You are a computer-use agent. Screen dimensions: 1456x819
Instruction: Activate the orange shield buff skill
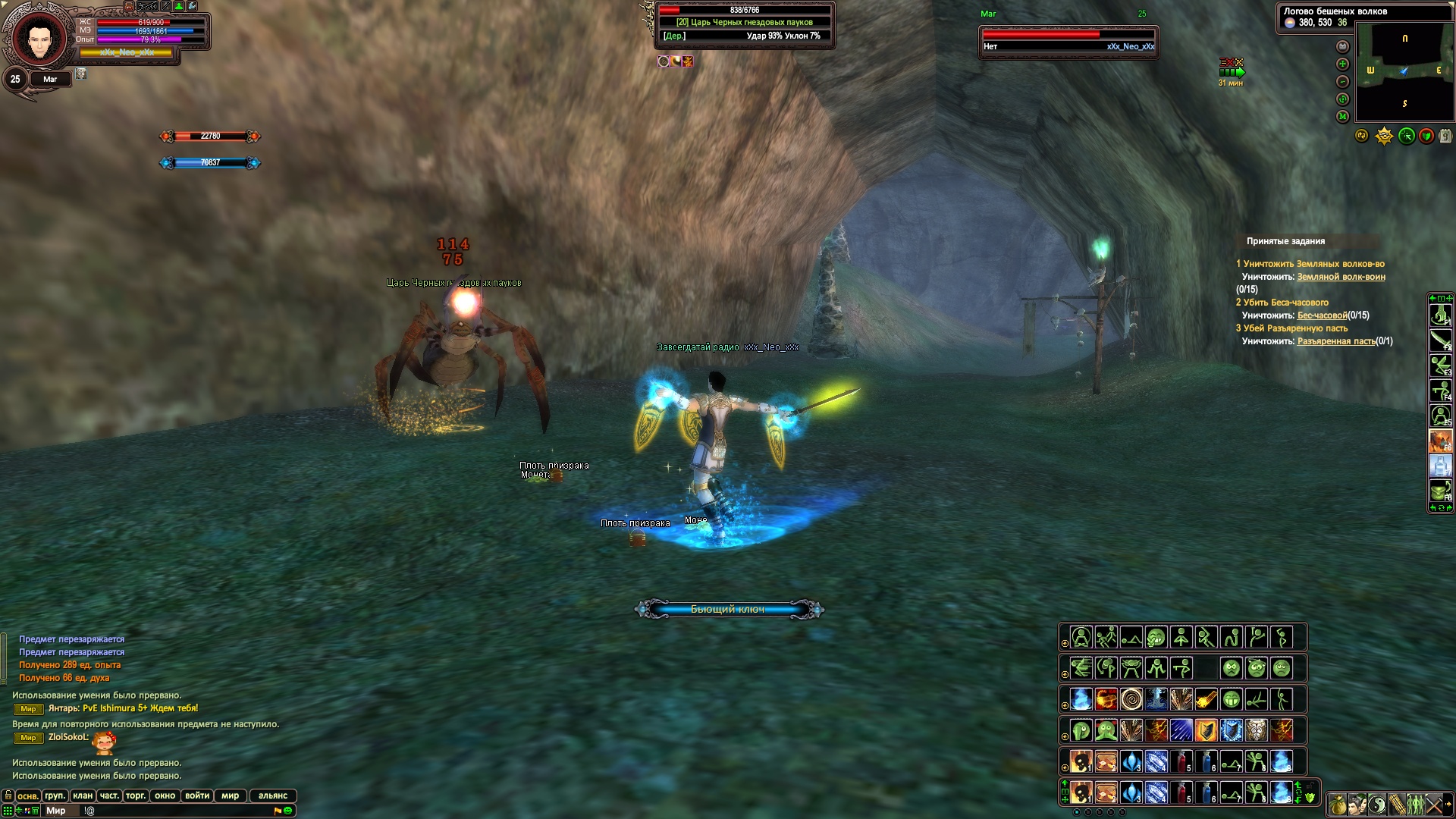coord(1206,730)
